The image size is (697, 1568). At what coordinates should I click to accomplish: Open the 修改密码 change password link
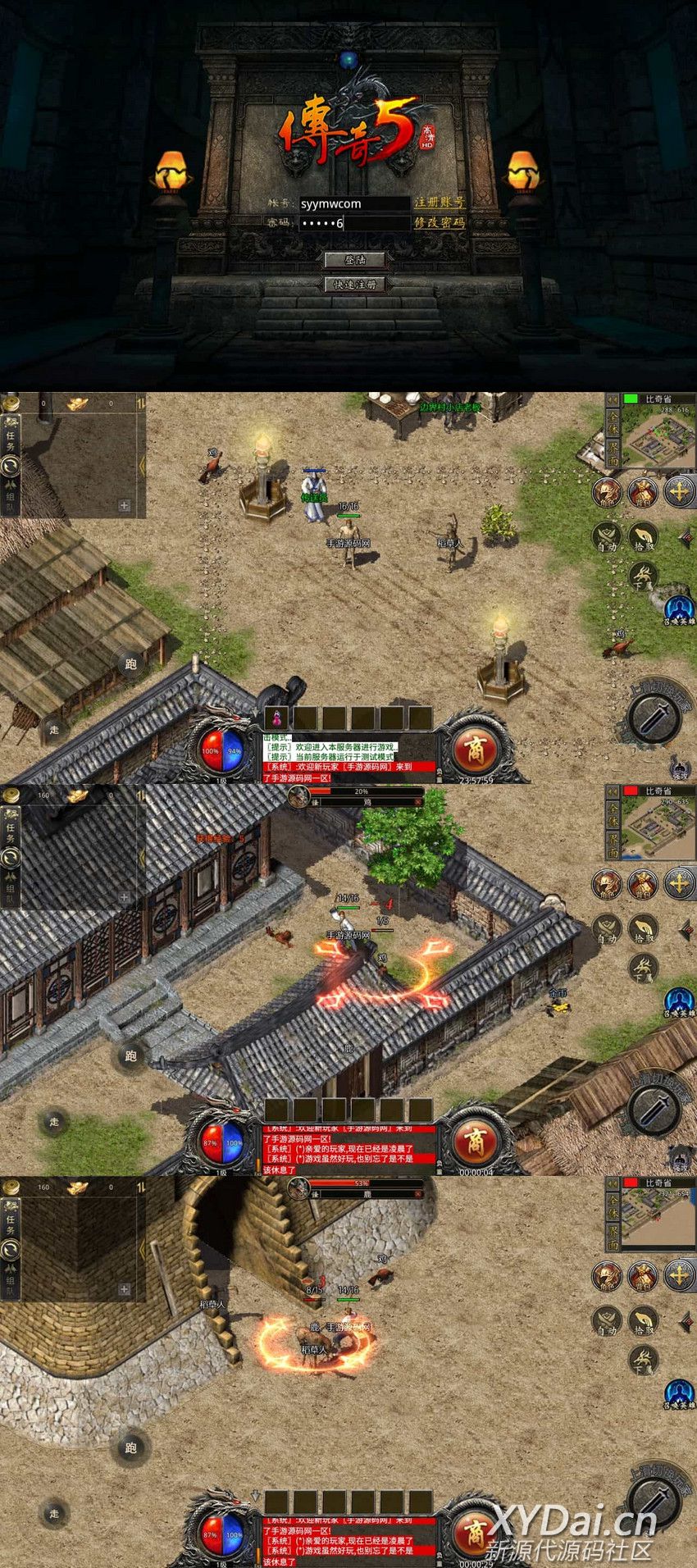click(x=440, y=222)
